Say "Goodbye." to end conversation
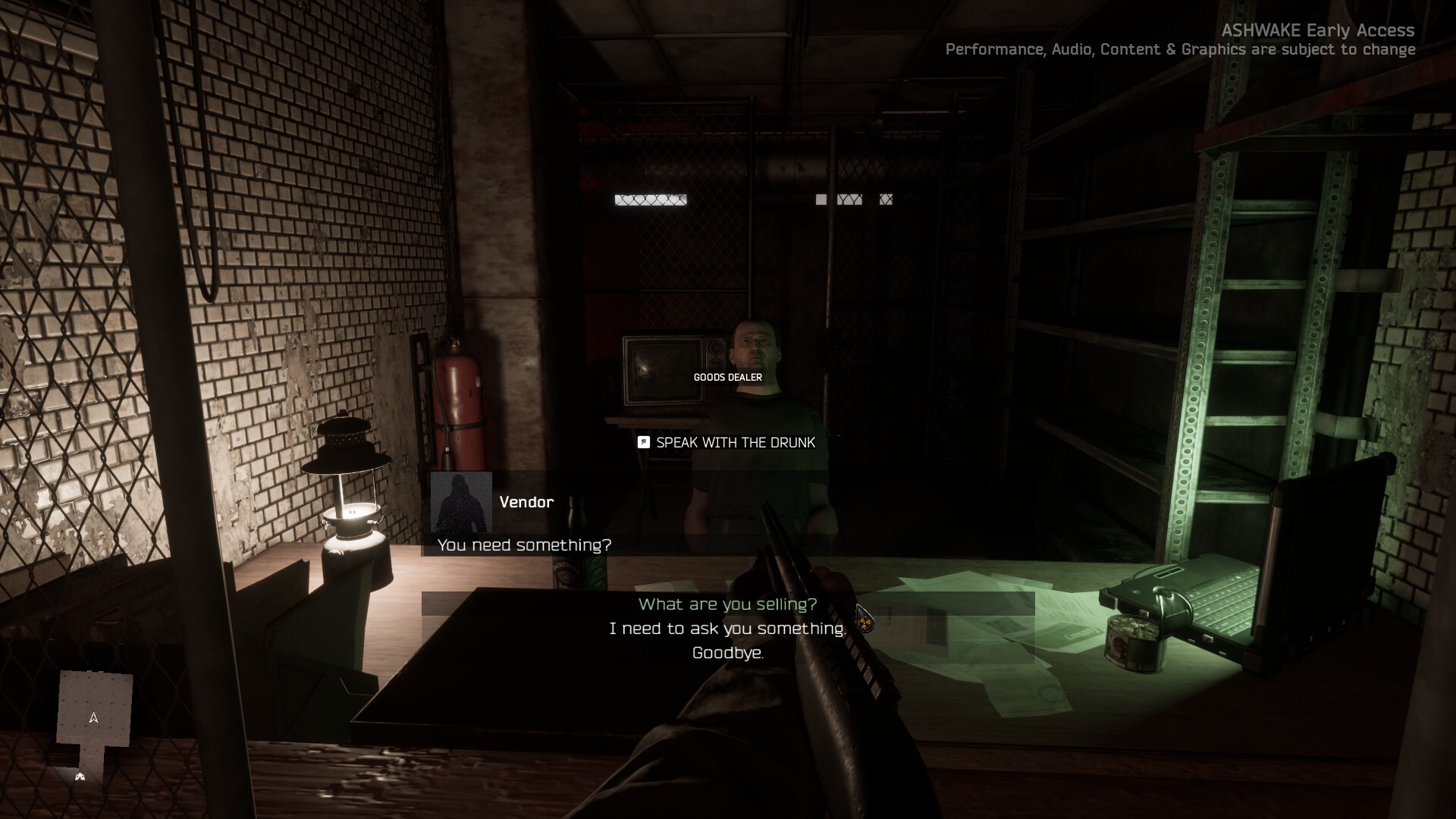Screen dimensions: 1456x819 727,653
